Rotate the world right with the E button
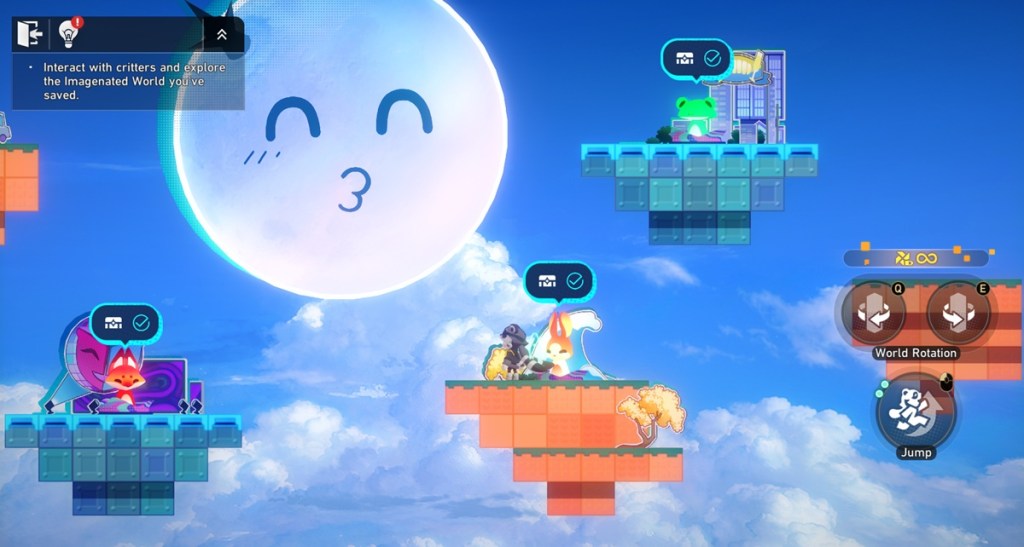Screen dimensions: 1024x547 coord(958,313)
